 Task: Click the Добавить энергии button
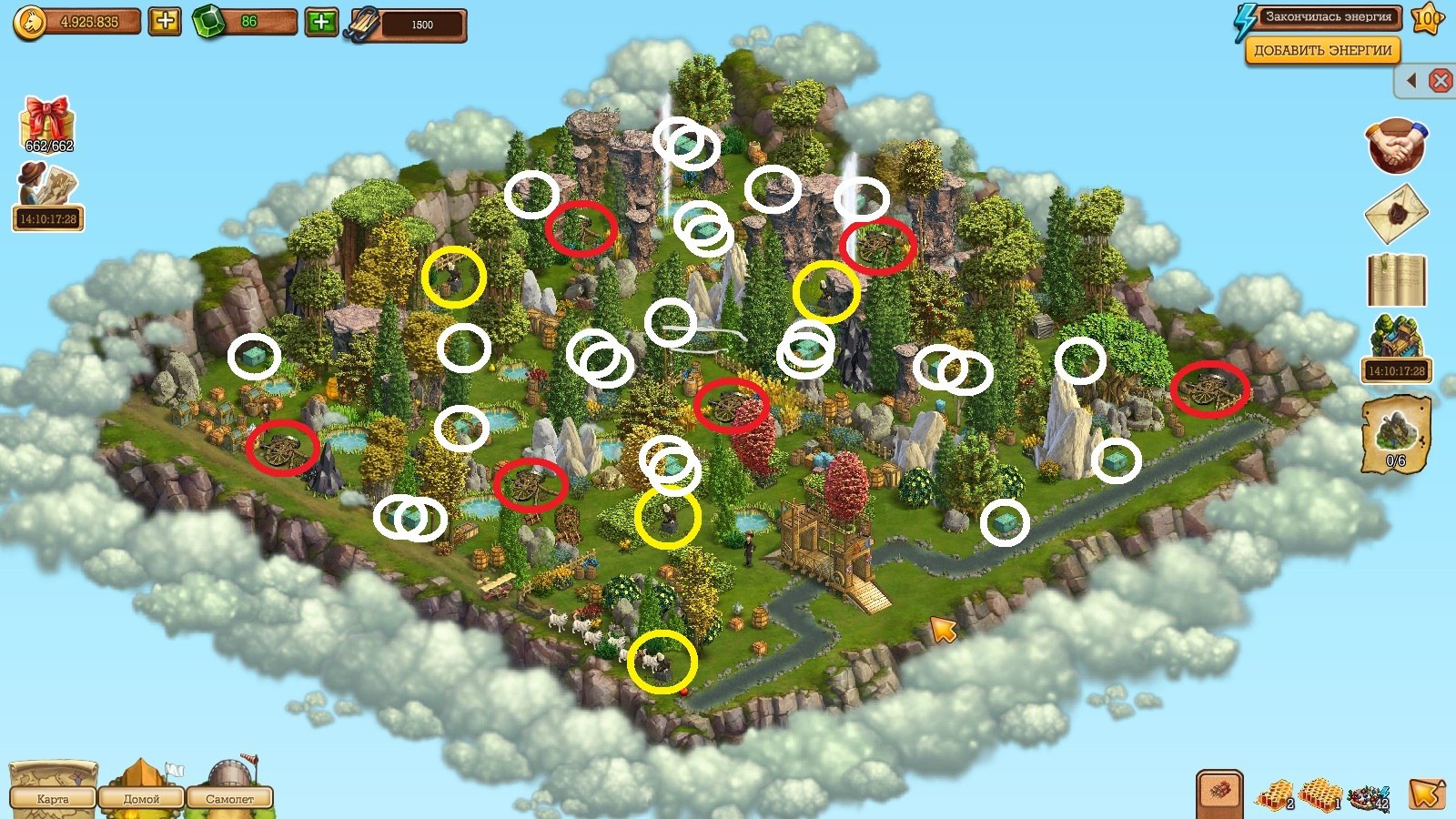tap(1322, 51)
